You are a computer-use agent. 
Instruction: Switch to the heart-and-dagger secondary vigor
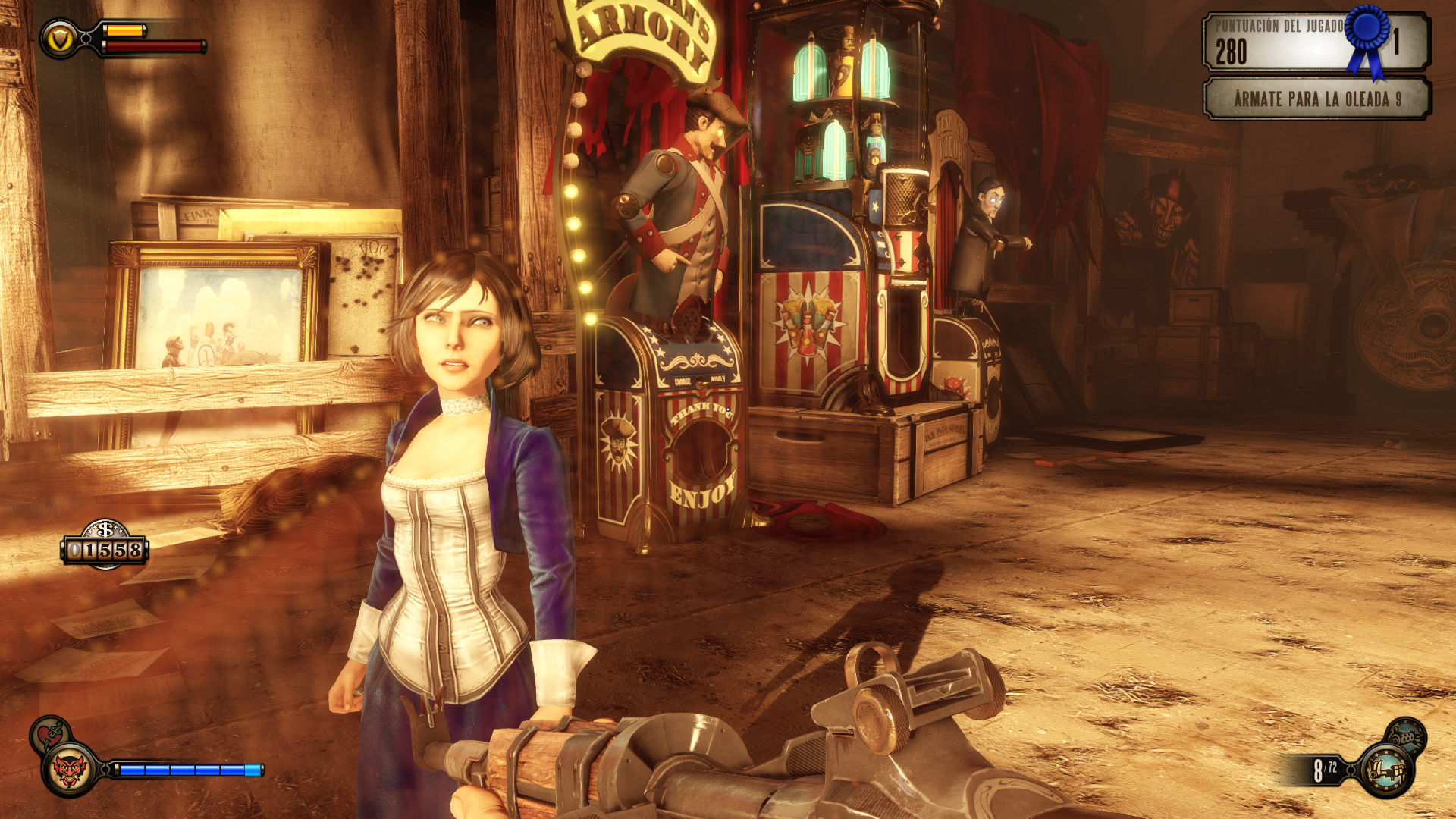pos(50,733)
